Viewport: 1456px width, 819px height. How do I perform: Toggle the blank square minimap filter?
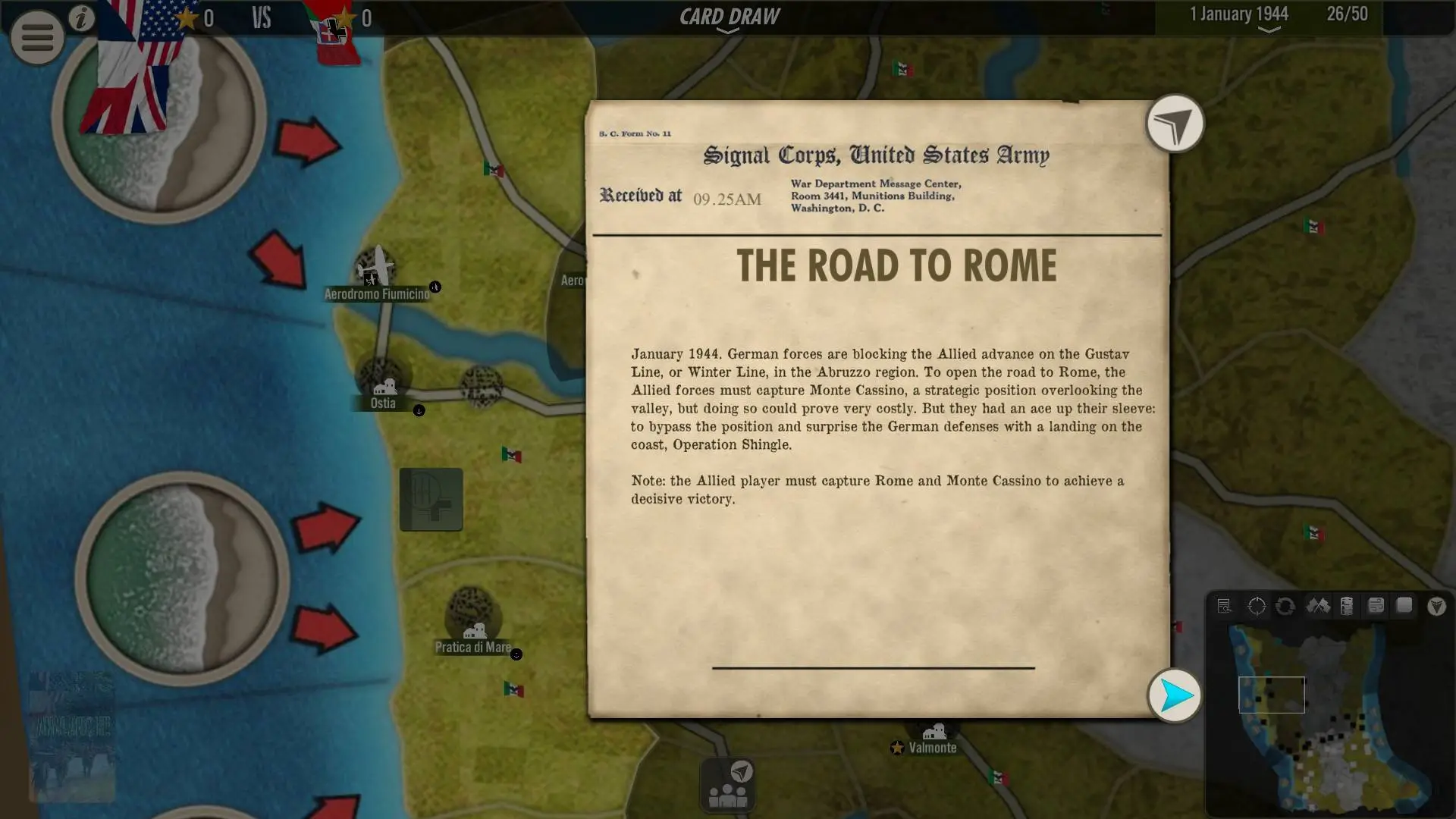click(x=1404, y=606)
